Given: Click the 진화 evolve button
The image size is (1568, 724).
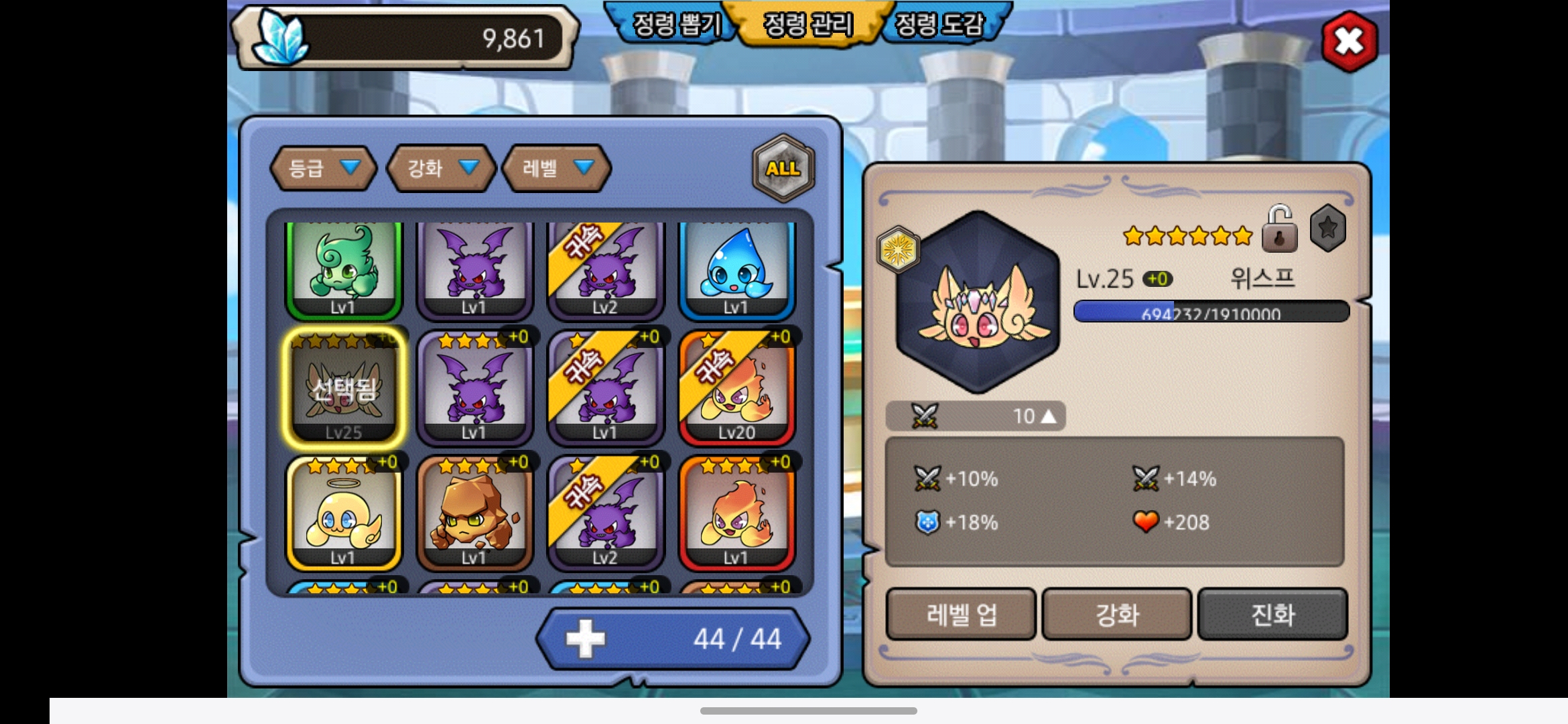Looking at the screenshot, I should [1272, 614].
